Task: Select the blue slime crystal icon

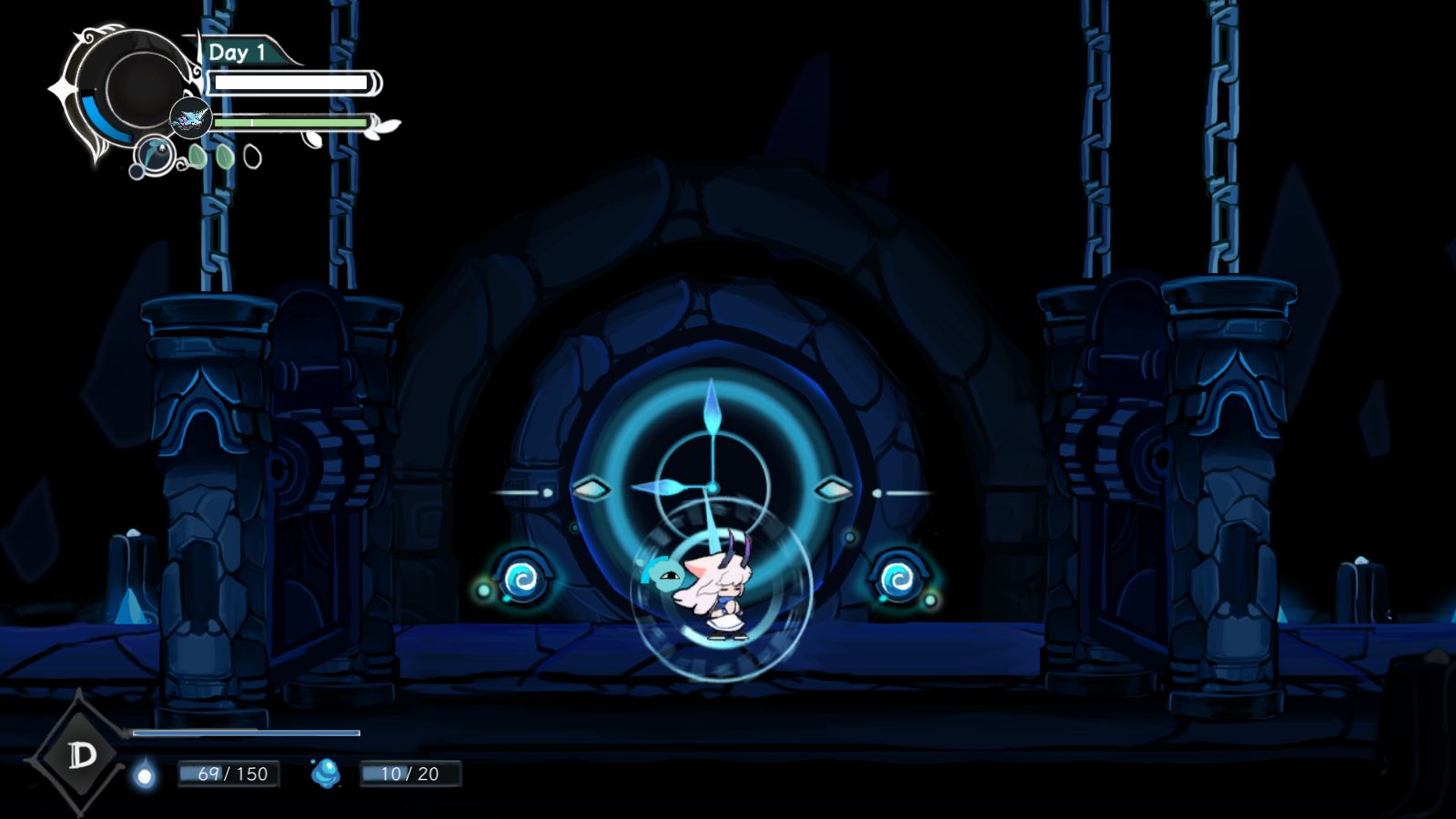Action: pos(326,773)
